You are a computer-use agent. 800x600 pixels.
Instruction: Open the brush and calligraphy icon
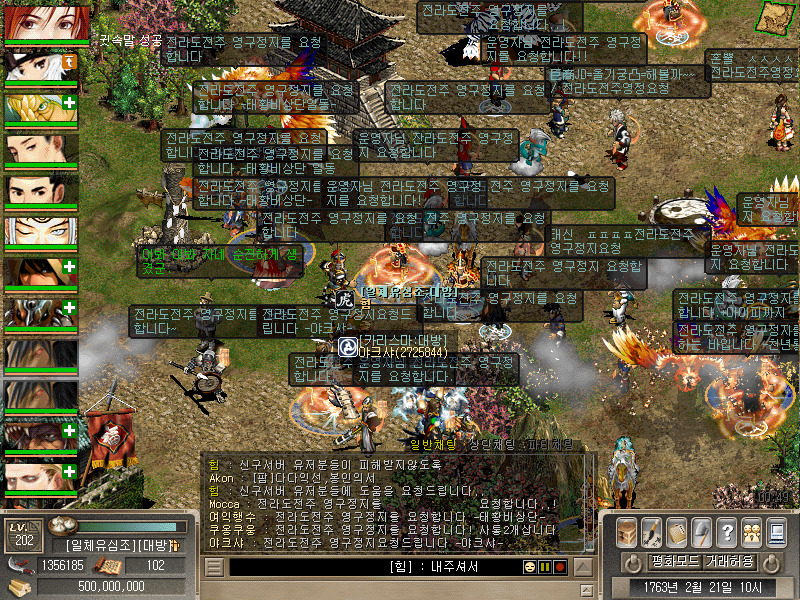pos(651,530)
